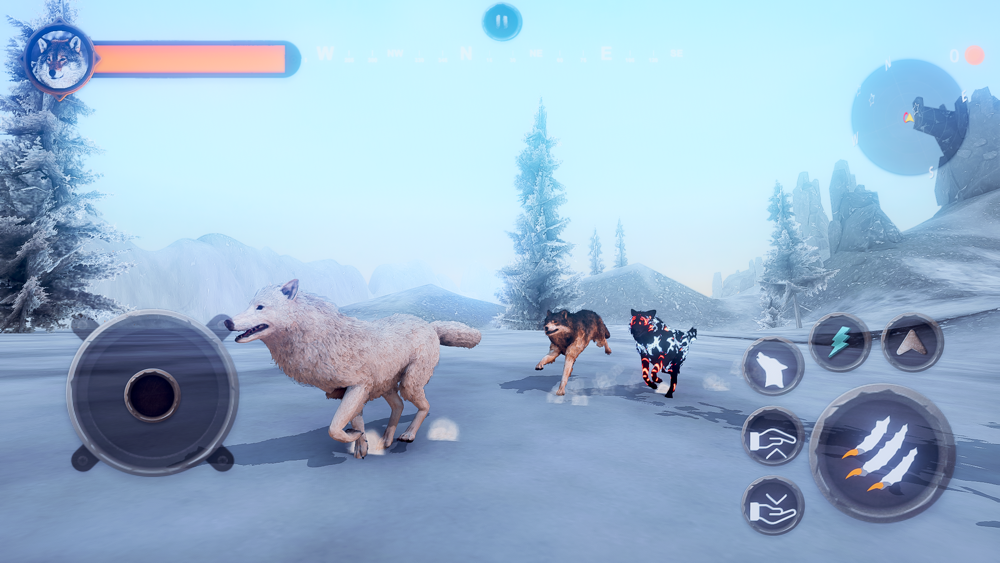Click the virtual movement joystick
The width and height of the screenshot is (1000, 563).
pos(152,393)
